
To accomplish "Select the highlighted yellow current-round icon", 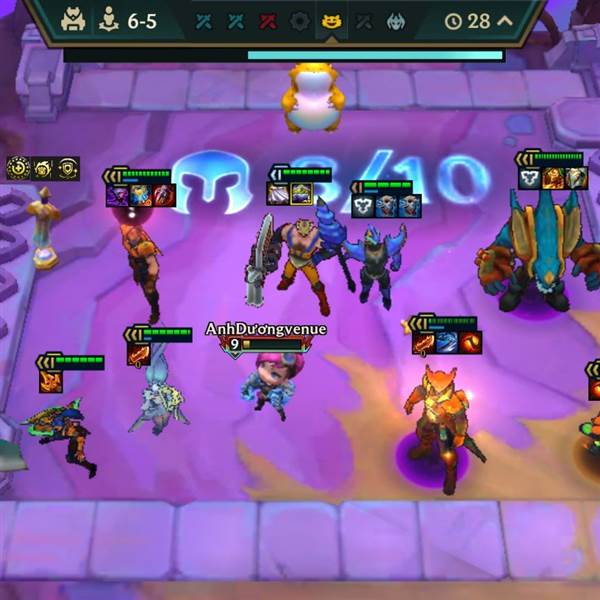I will pos(330,21).
